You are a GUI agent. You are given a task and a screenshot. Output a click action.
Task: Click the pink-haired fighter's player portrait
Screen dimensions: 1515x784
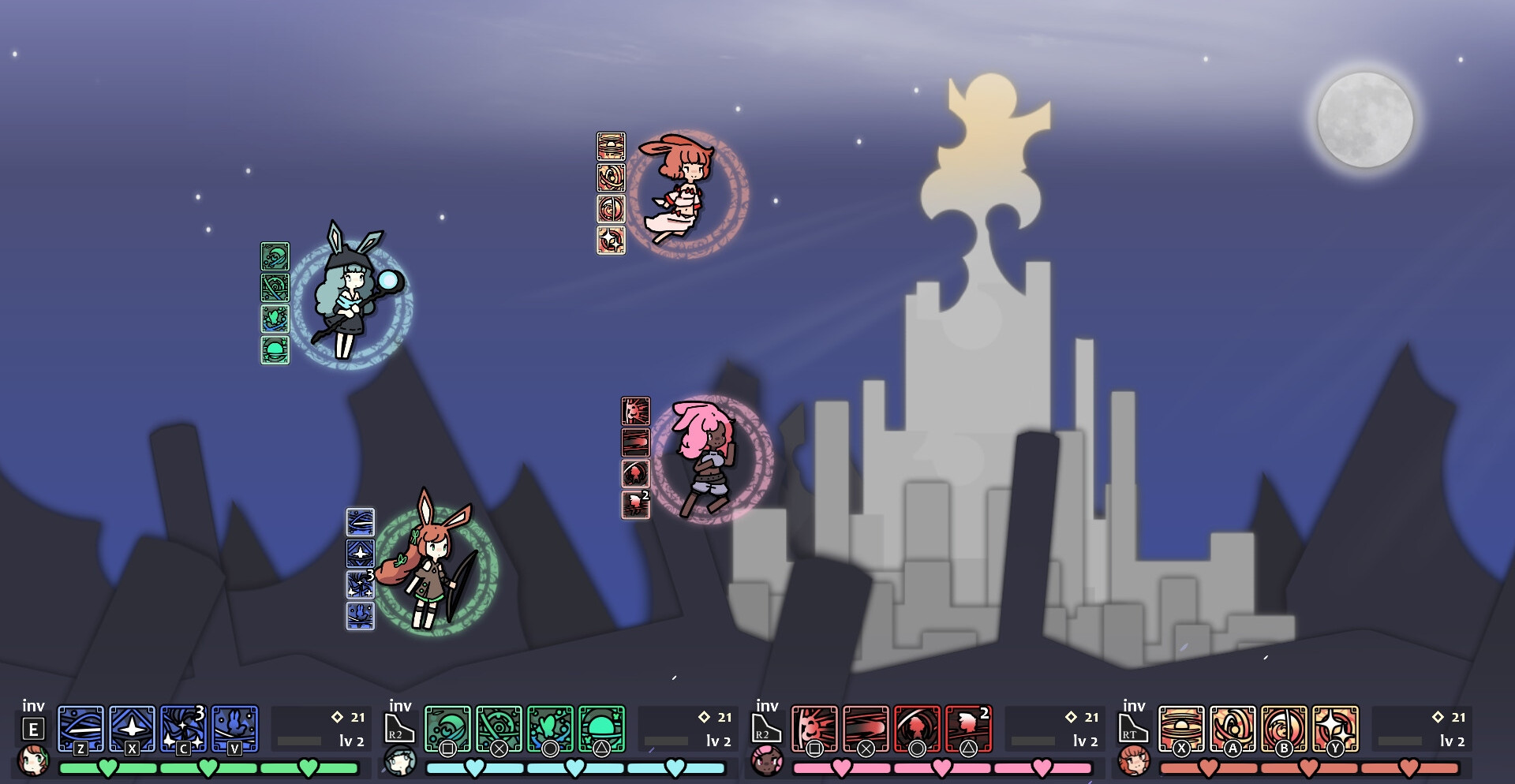(767, 761)
